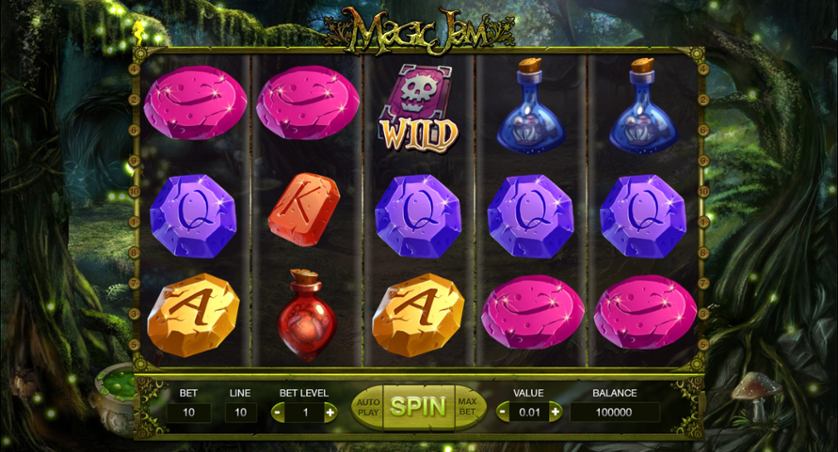
Task: Spin the reels with the SPIN button
Action: 419,406
